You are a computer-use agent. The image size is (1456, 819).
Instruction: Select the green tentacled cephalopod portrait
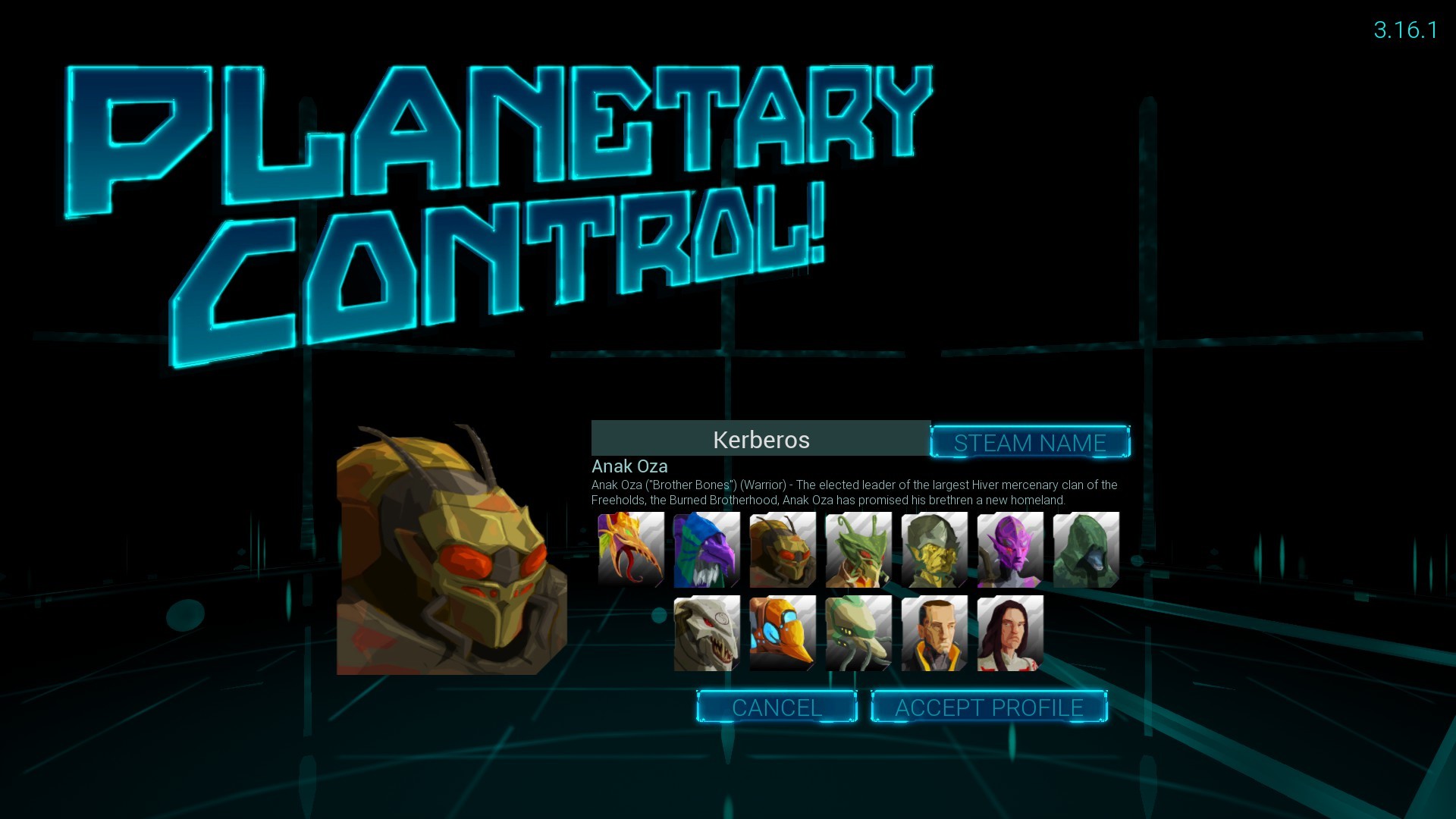point(858,633)
